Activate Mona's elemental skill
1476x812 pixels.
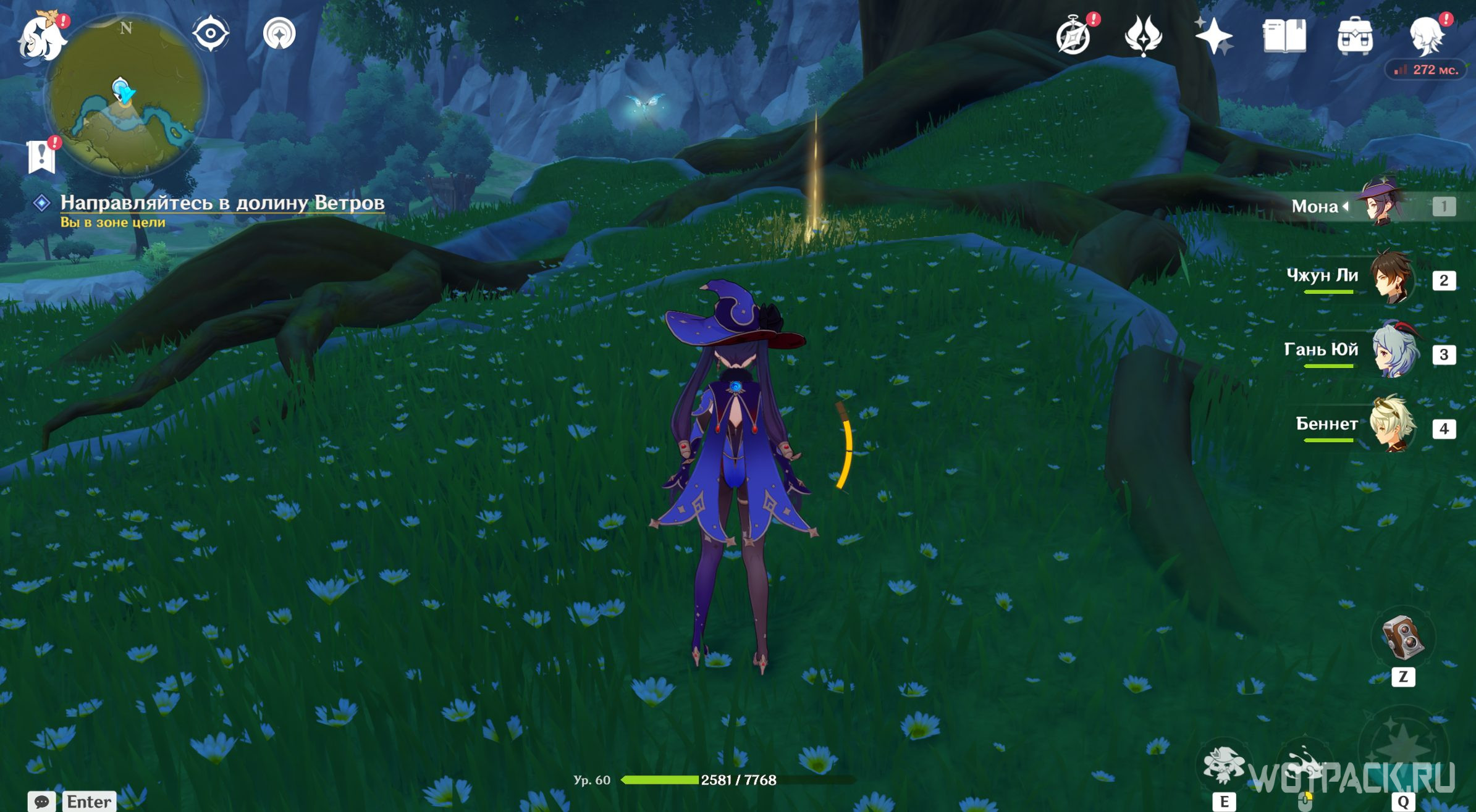pos(1223,765)
